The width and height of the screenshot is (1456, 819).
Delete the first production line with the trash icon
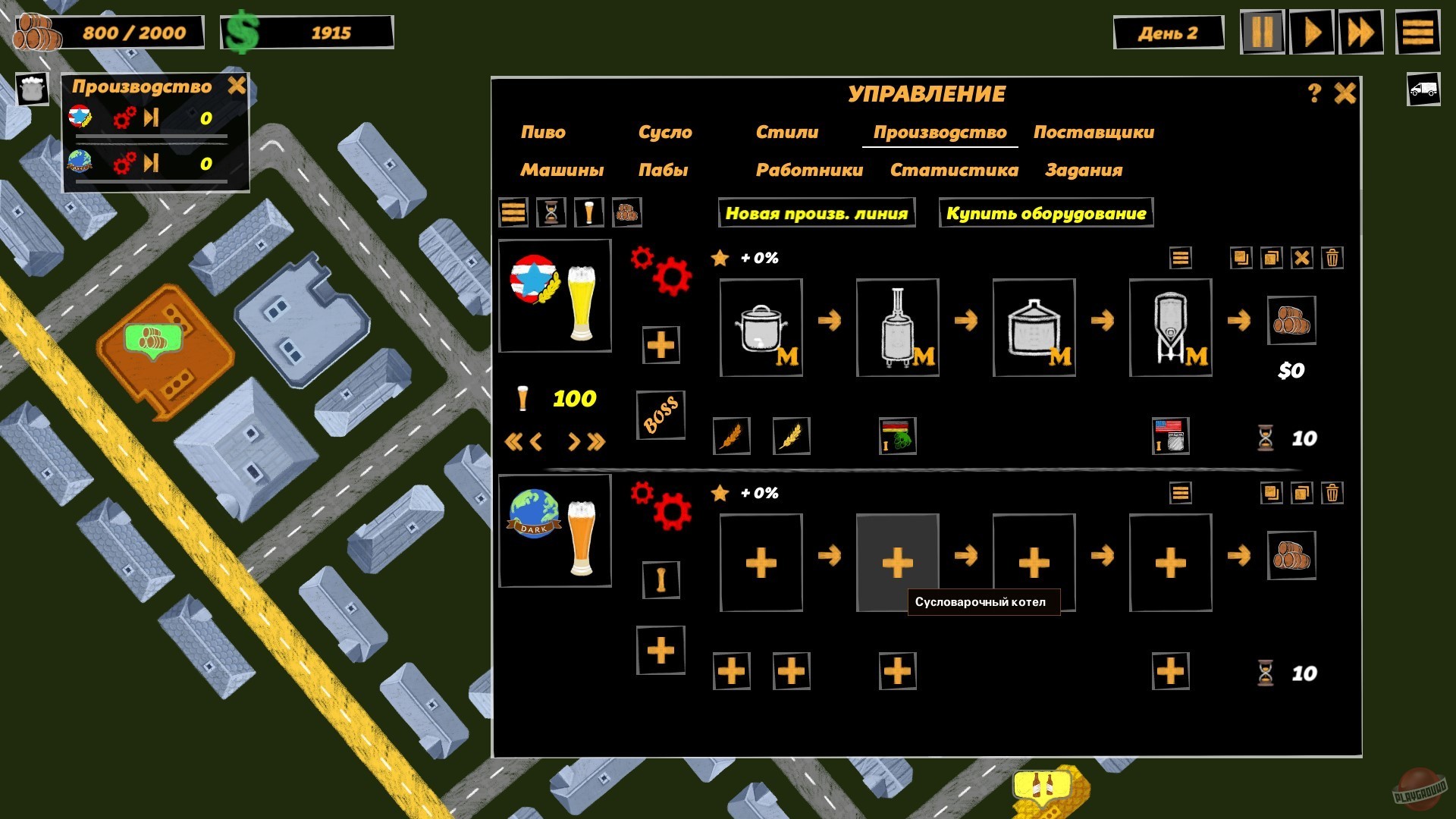tap(1331, 257)
